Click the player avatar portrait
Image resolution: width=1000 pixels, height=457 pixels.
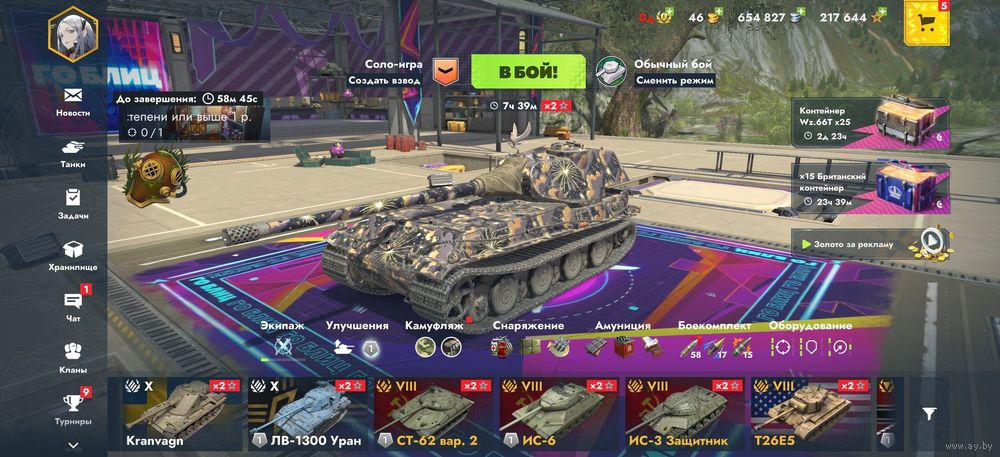73,33
